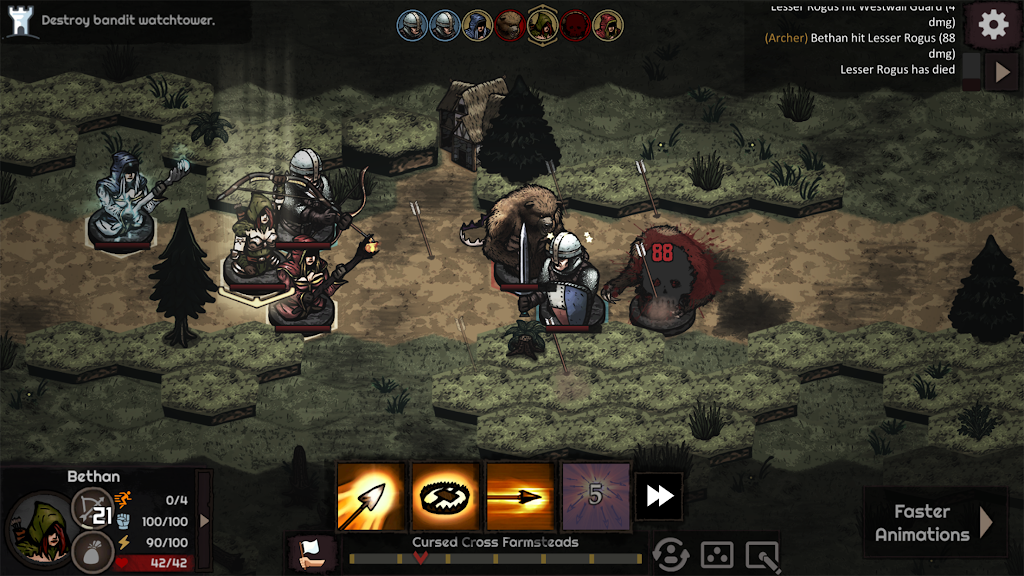Activate the bear trap ability
Image resolution: width=1024 pixels, height=576 pixels.
tap(445, 496)
